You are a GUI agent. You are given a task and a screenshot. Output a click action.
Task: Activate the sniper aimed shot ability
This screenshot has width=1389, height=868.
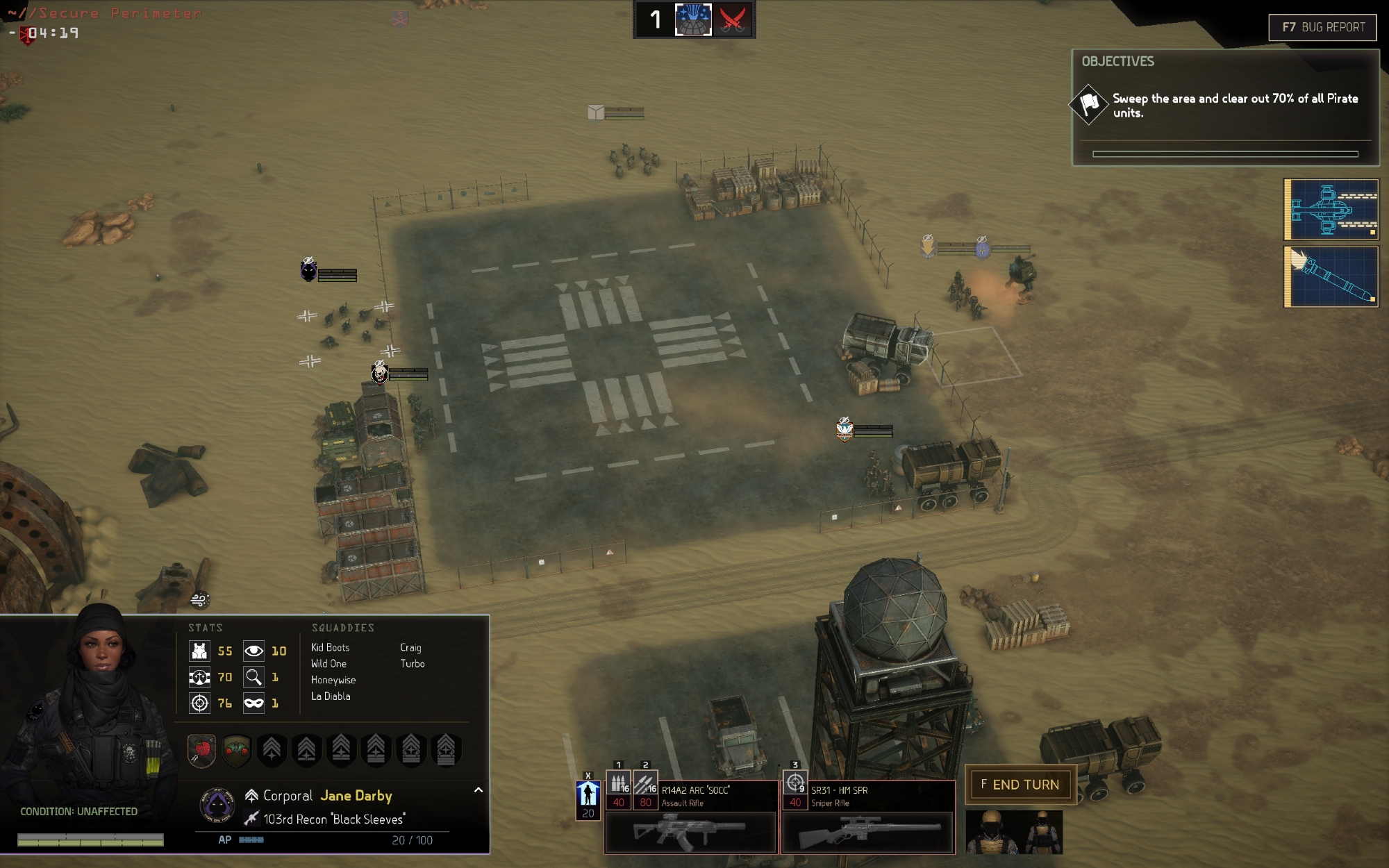[x=795, y=784]
